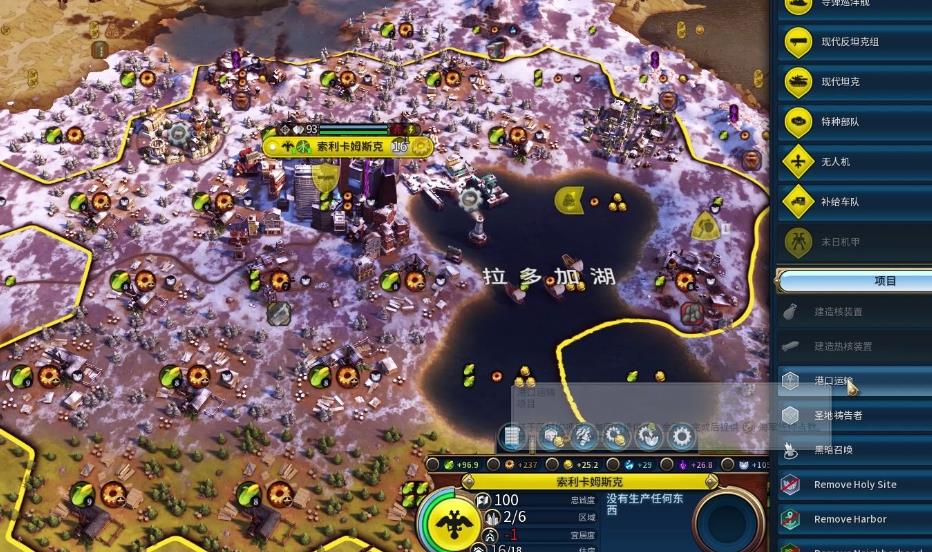Go to next city with right arrow
The height and width of the screenshot is (552, 932).
[711, 481]
